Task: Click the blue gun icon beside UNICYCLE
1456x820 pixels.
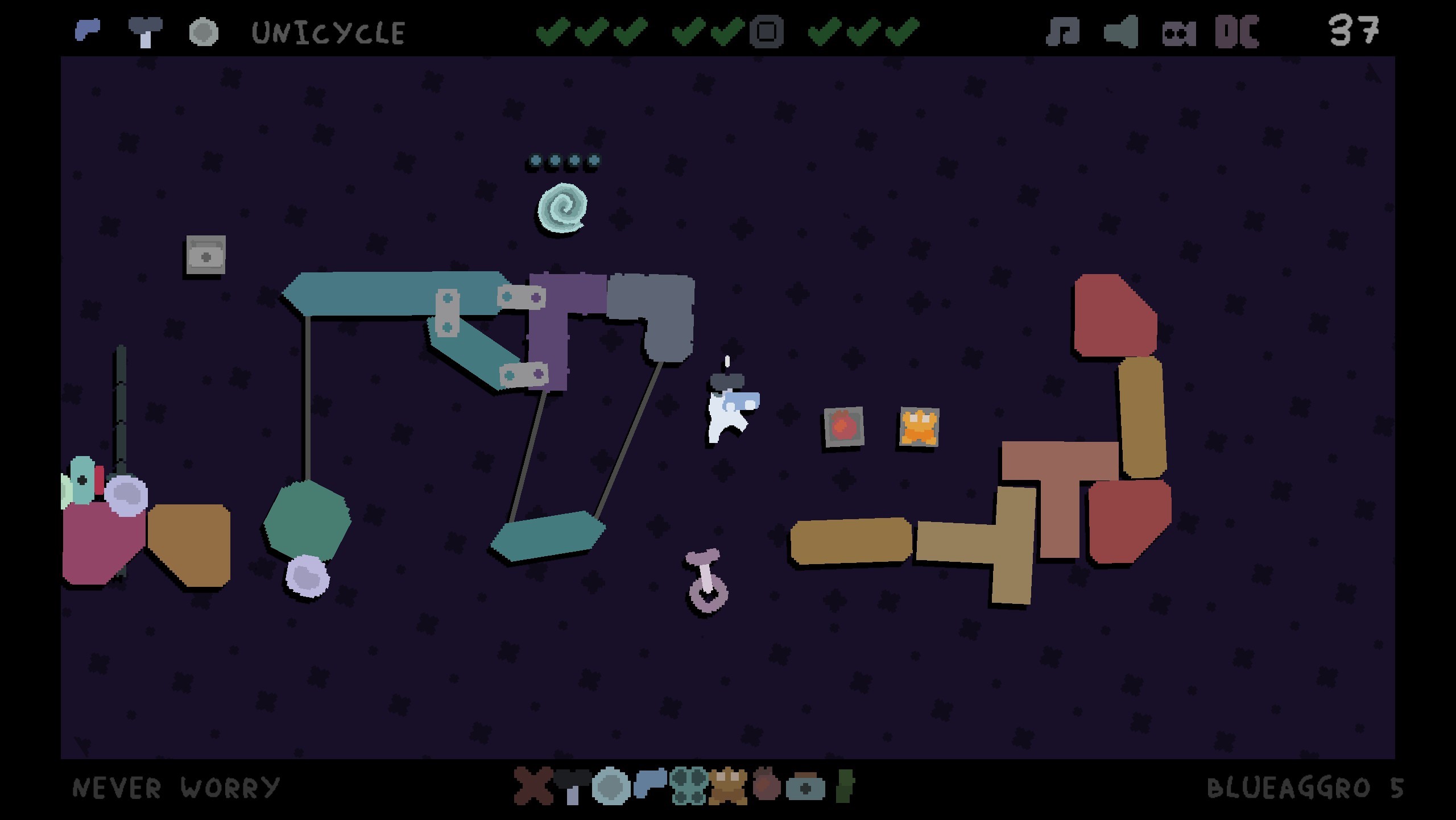Action: click(88, 30)
